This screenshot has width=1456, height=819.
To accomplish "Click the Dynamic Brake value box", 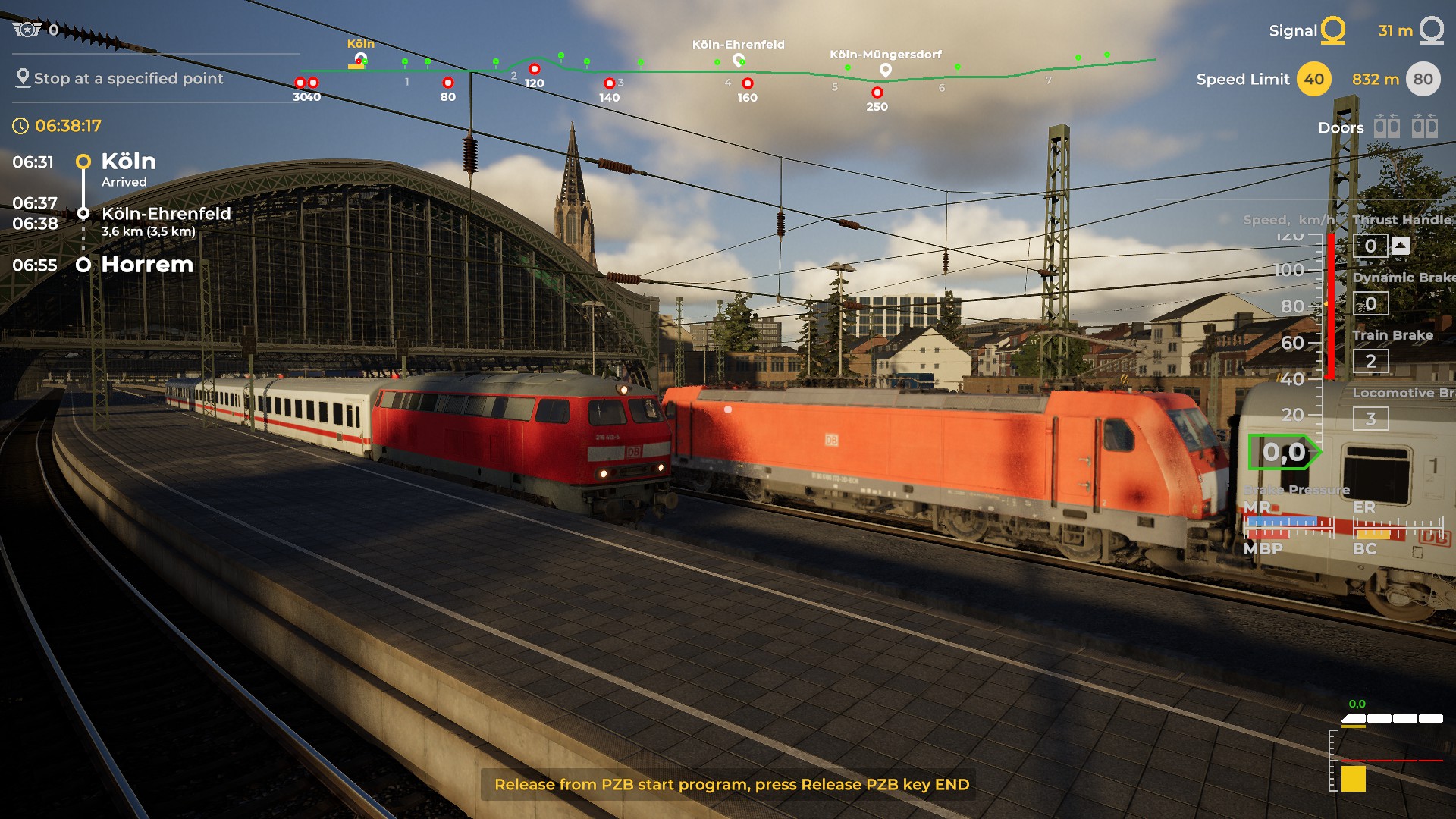I will coord(1370,303).
